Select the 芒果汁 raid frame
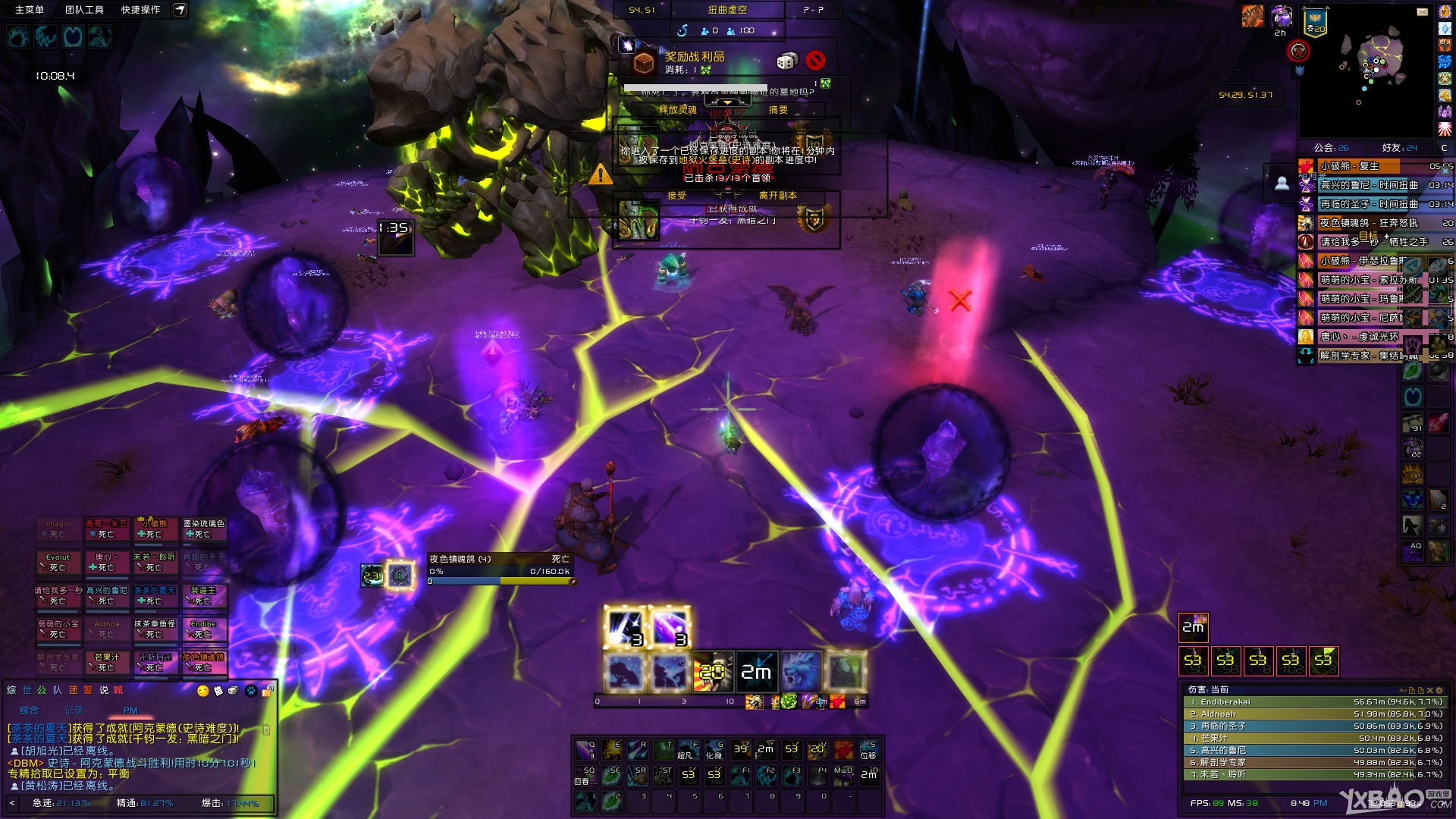The image size is (1456, 819). click(x=107, y=662)
